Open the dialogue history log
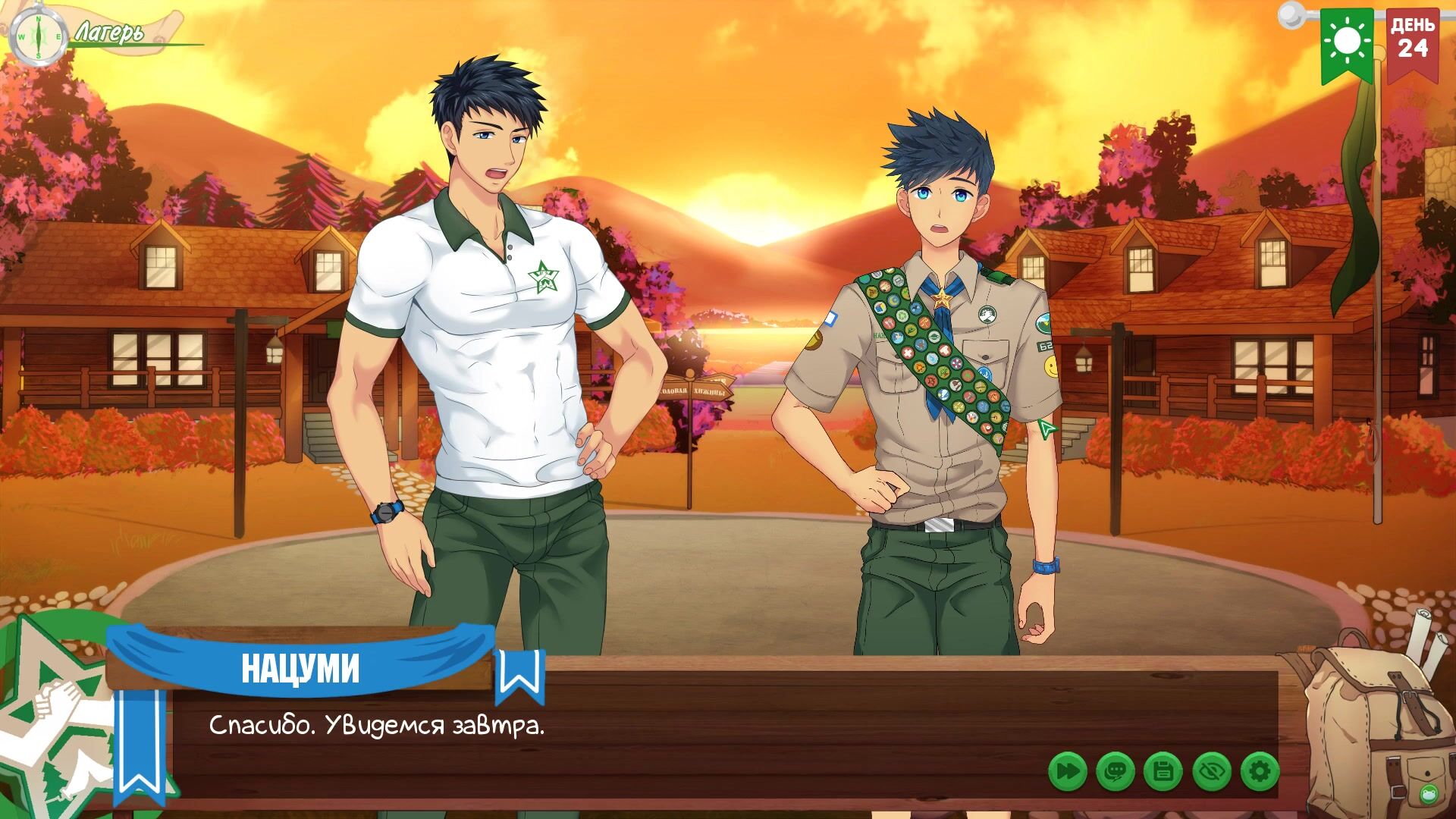This screenshot has width=1456, height=819. pyautogui.click(x=1115, y=772)
